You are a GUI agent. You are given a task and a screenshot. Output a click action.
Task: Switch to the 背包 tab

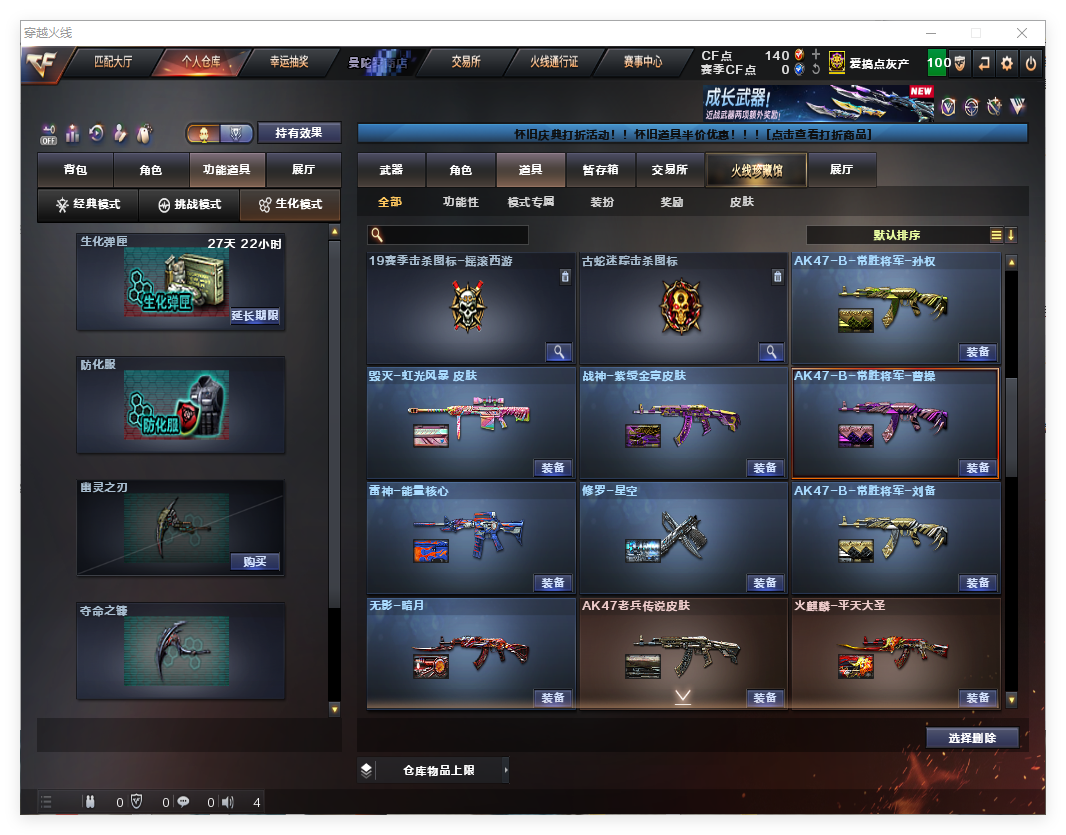pos(75,170)
